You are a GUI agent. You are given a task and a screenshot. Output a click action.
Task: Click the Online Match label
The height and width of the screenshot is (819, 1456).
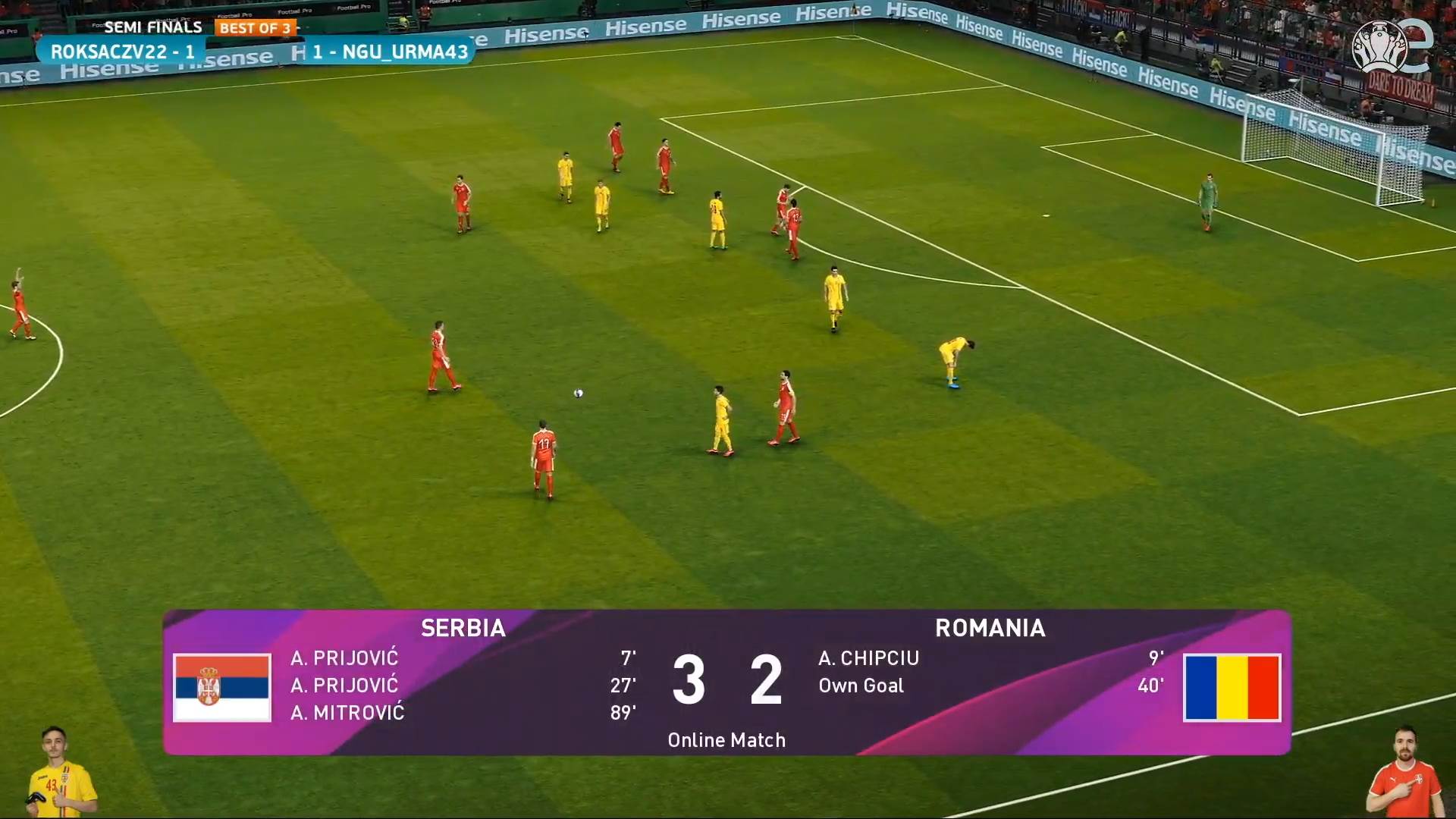[726, 739]
